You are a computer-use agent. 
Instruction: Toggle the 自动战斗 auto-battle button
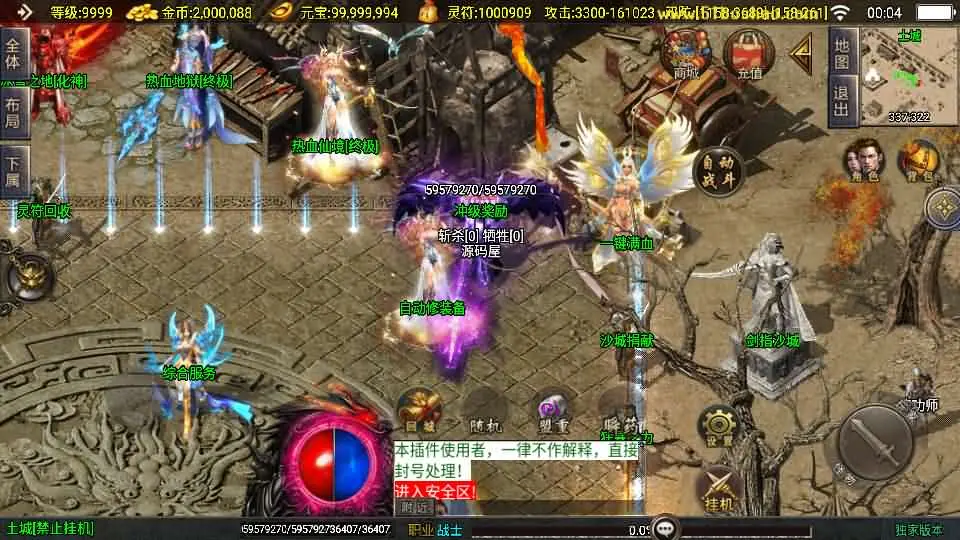coord(718,171)
